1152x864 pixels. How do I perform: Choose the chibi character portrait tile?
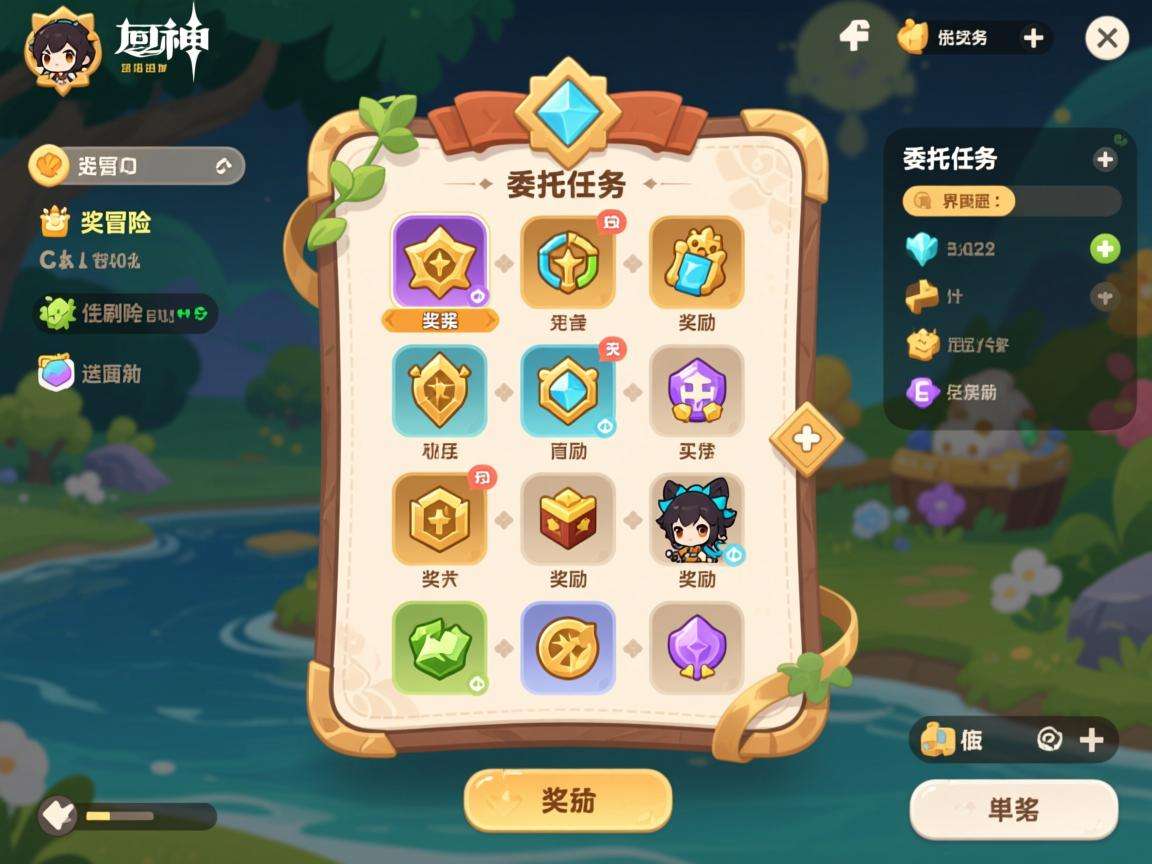coord(697,519)
